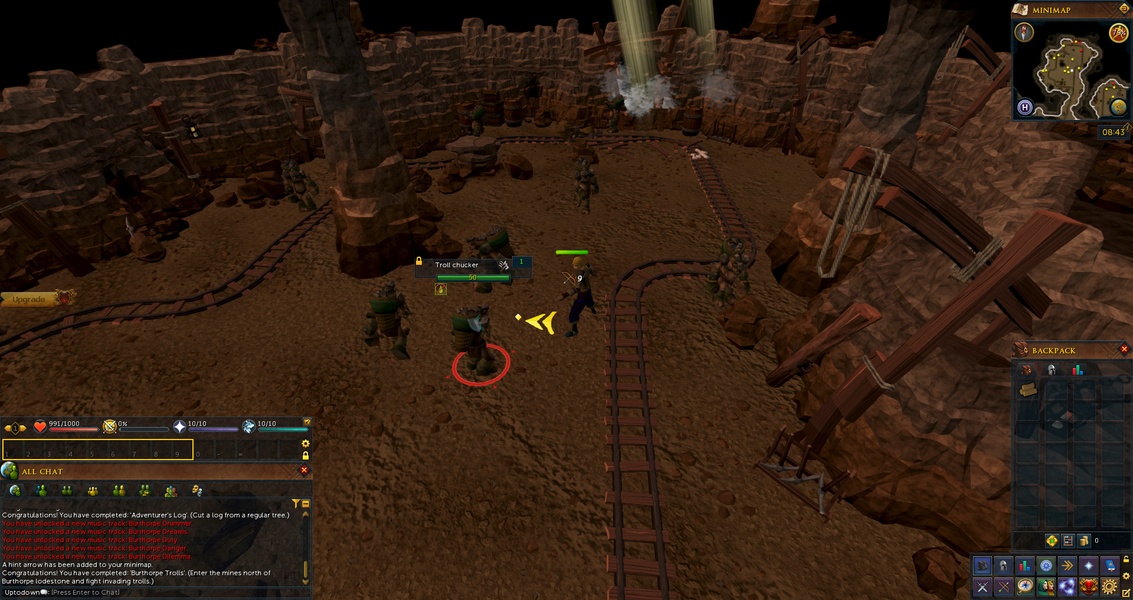Open the world map globe icon
The height and width of the screenshot is (600, 1133).
[x=1119, y=107]
